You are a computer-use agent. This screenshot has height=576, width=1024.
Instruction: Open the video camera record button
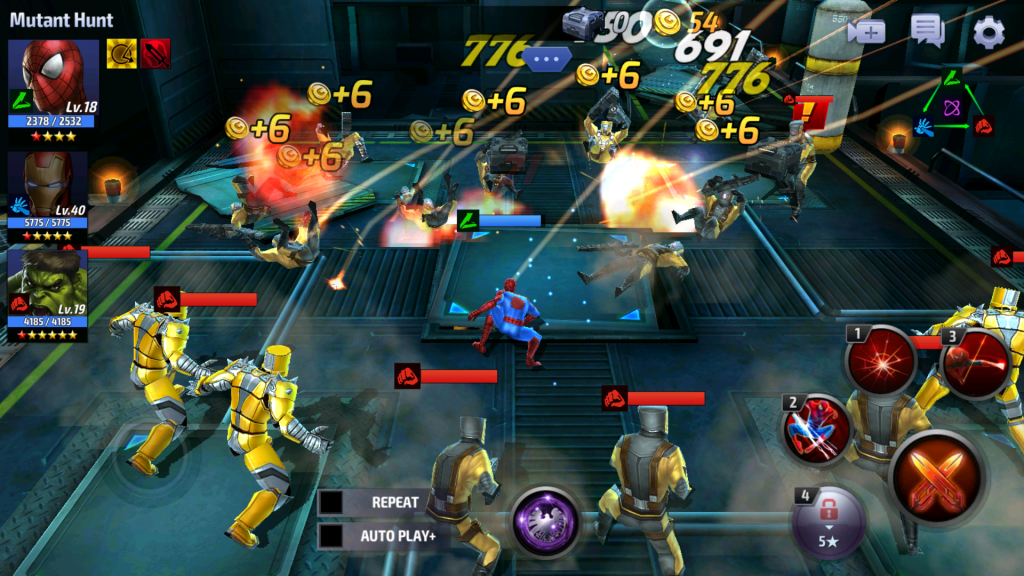tap(866, 32)
